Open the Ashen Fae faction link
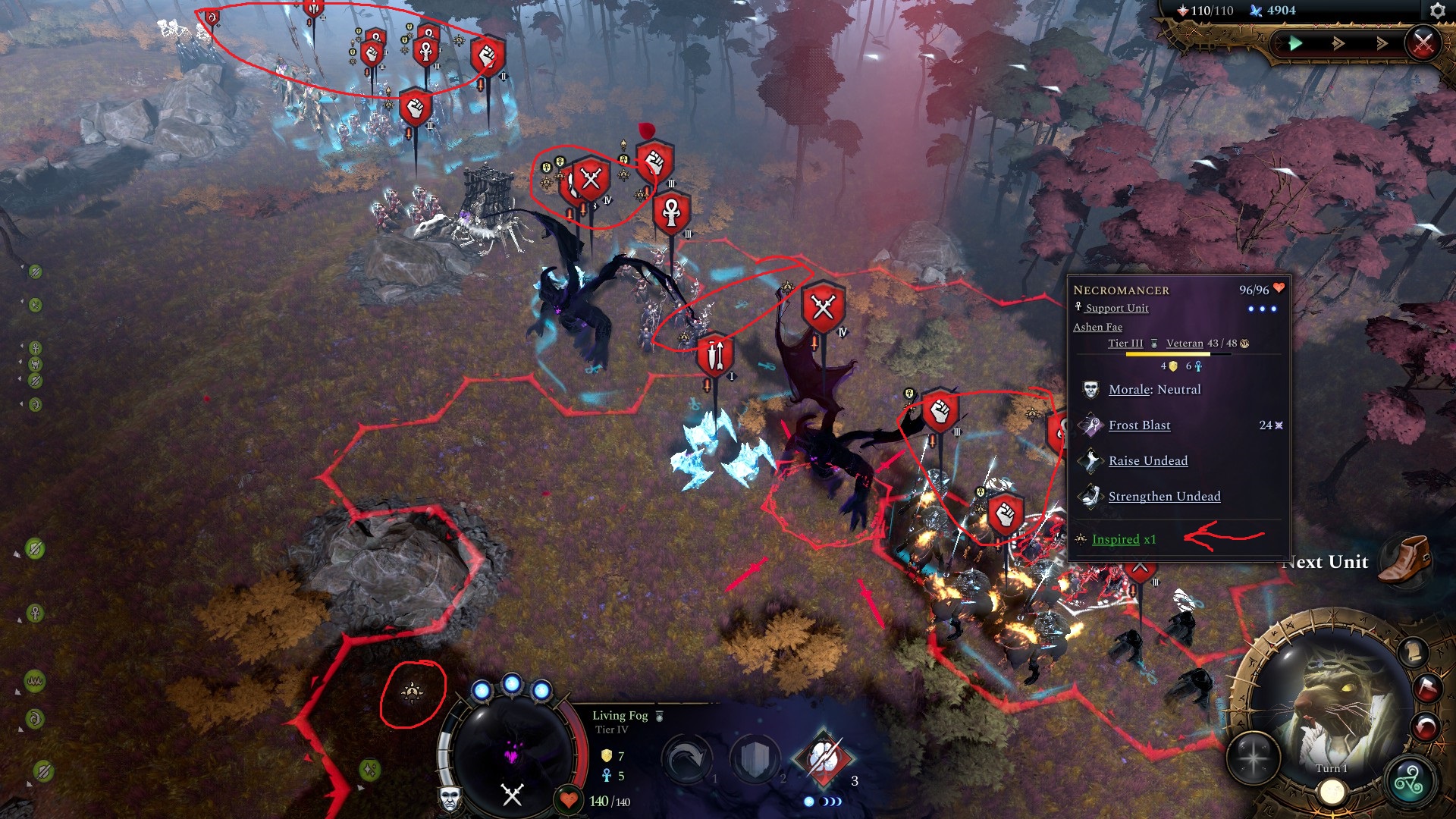Viewport: 1456px width, 819px height. pyautogui.click(x=1097, y=327)
